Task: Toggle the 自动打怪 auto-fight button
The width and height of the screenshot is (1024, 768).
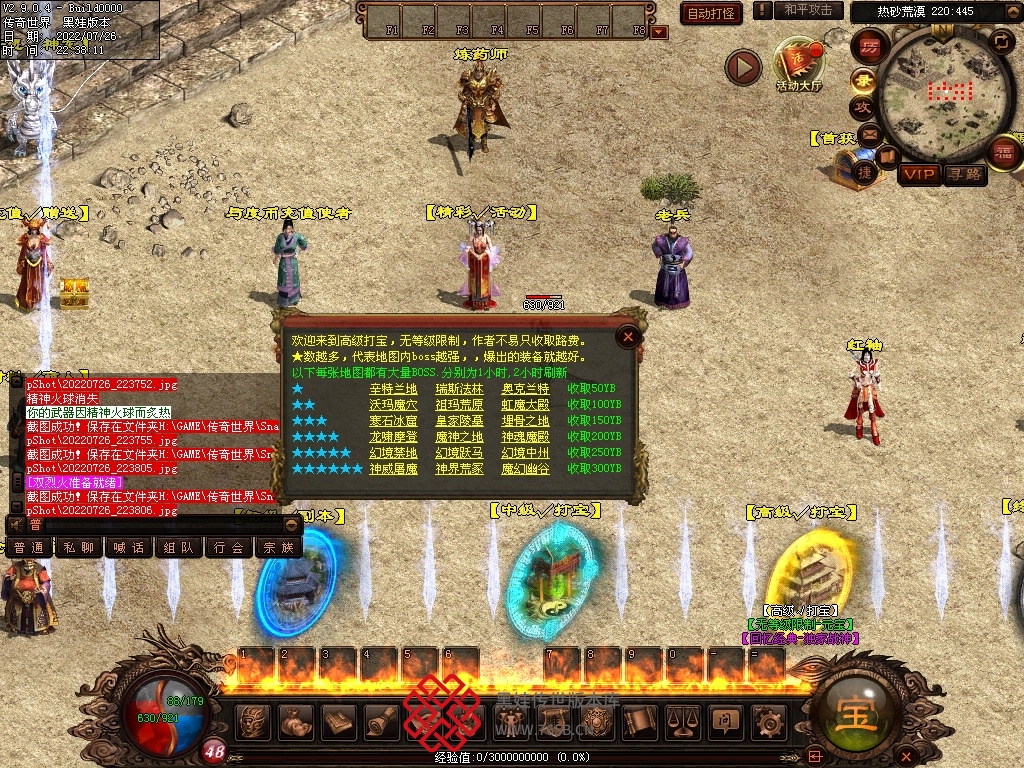Action: point(711,13)
